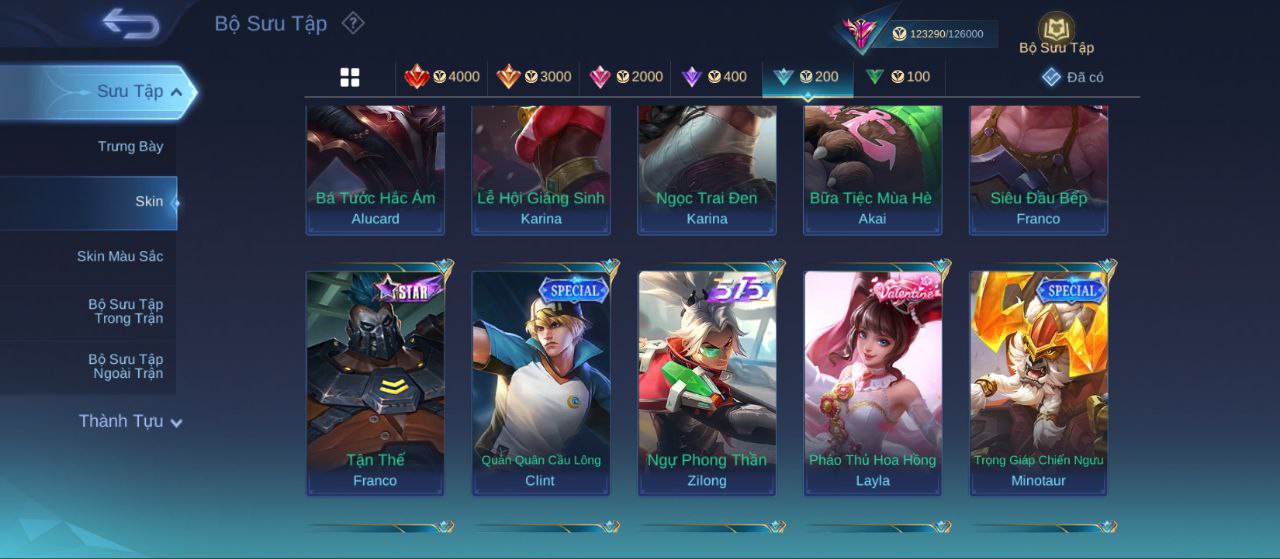Go back using the return arrow
The height and width of the screenshot is (559, 1280).
[x=131, y=24]
